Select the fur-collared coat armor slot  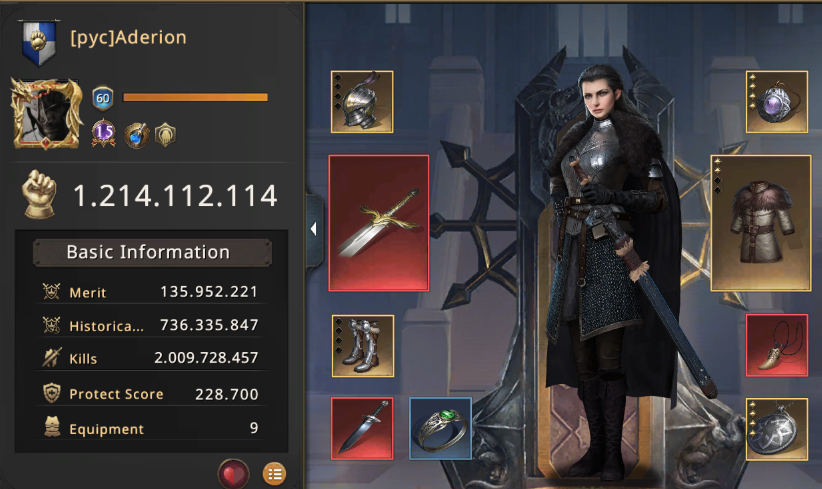pyautogui.click(x=760, y=223)
